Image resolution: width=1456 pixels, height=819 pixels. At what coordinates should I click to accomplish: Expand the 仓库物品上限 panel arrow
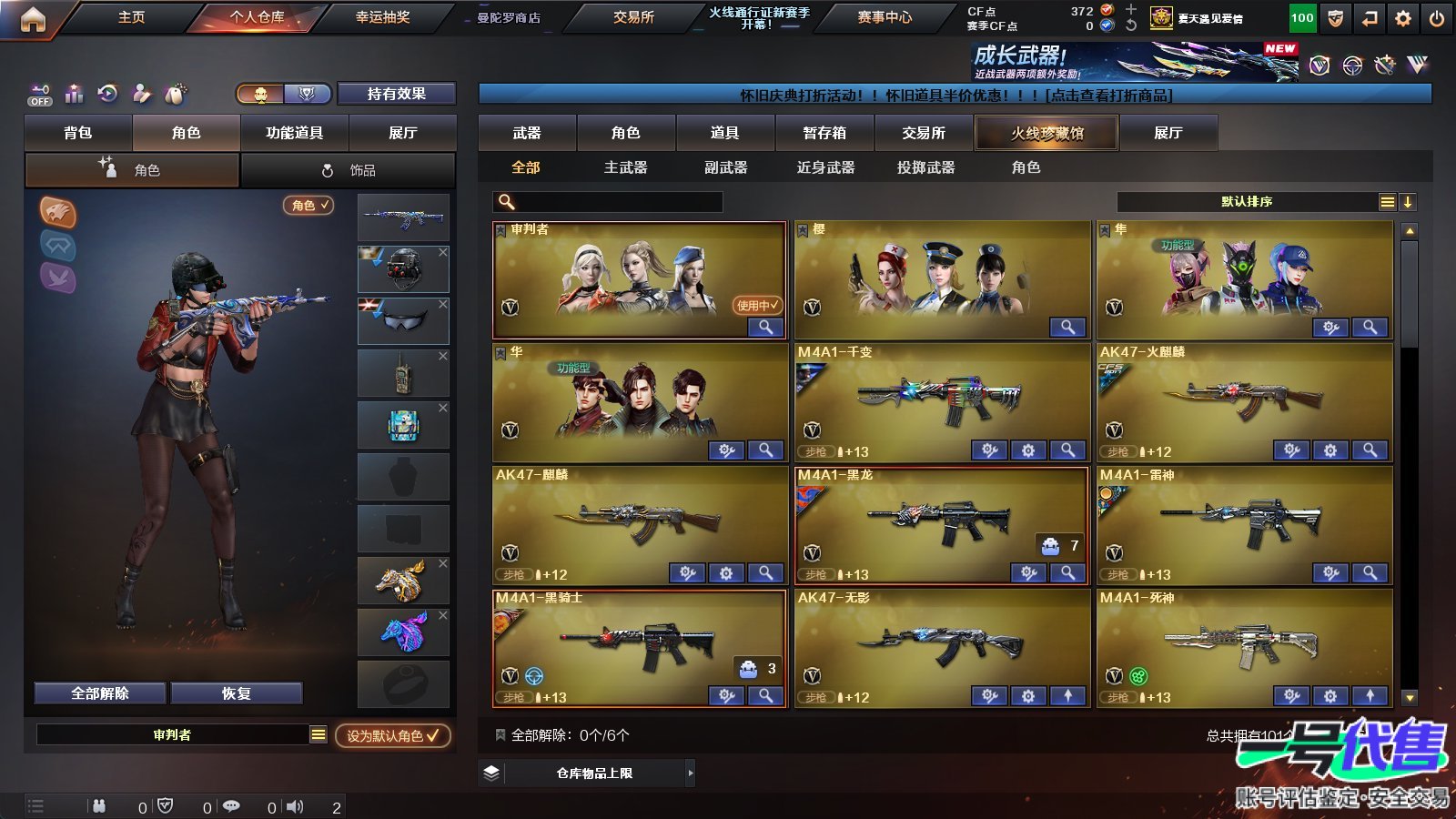(691, 772)
